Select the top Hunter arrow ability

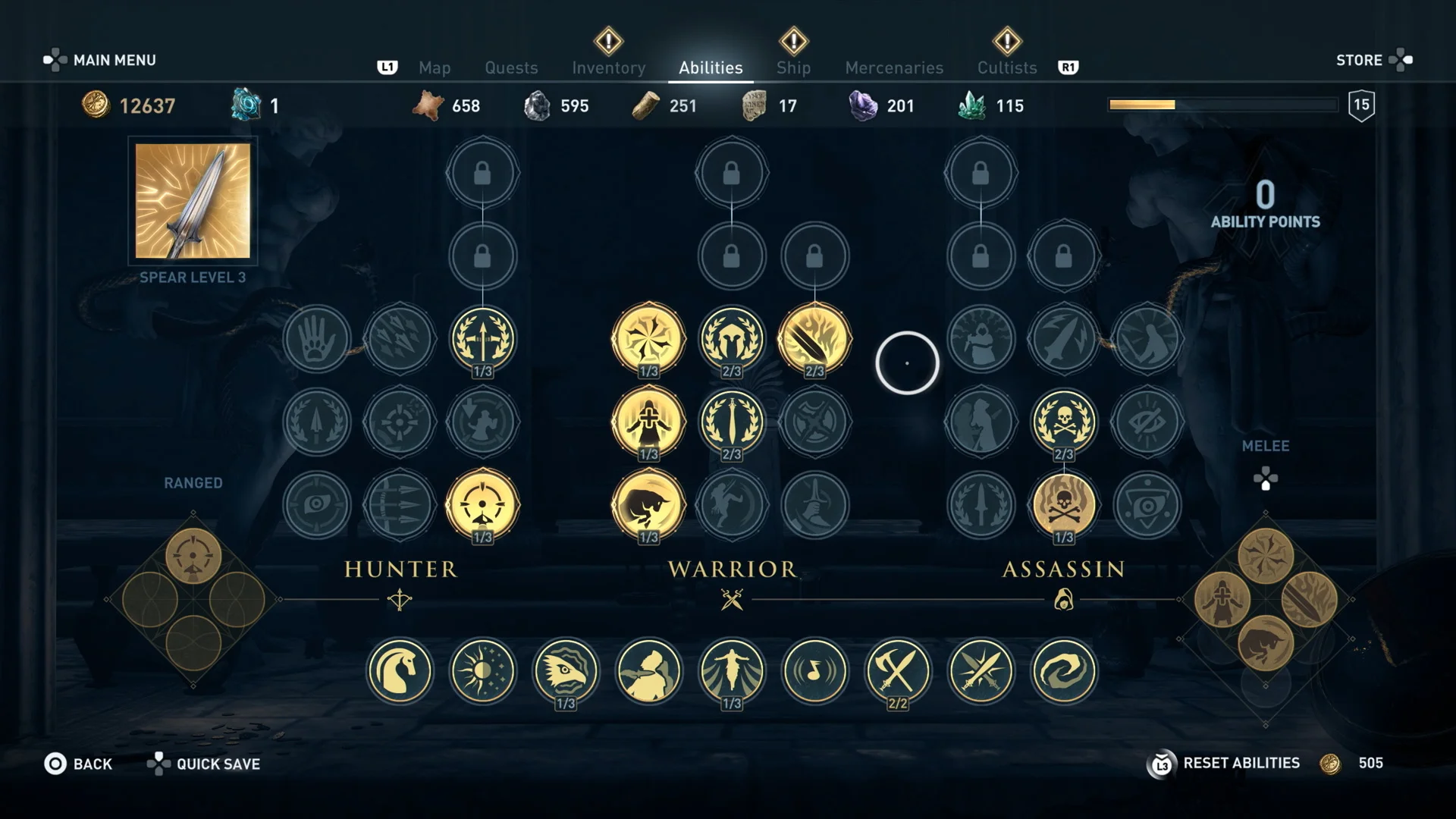[x=483, y=340]
